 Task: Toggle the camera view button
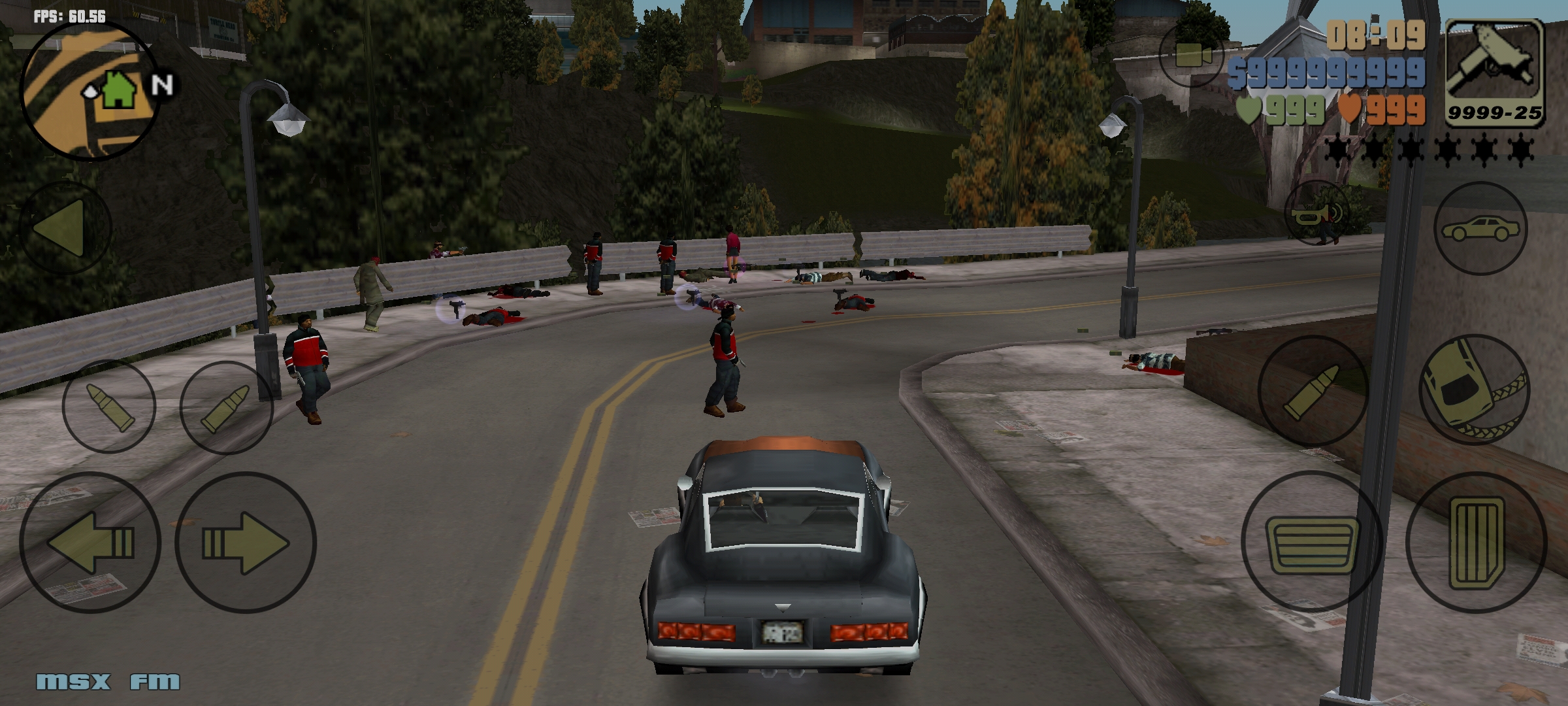pos(1192,55)
